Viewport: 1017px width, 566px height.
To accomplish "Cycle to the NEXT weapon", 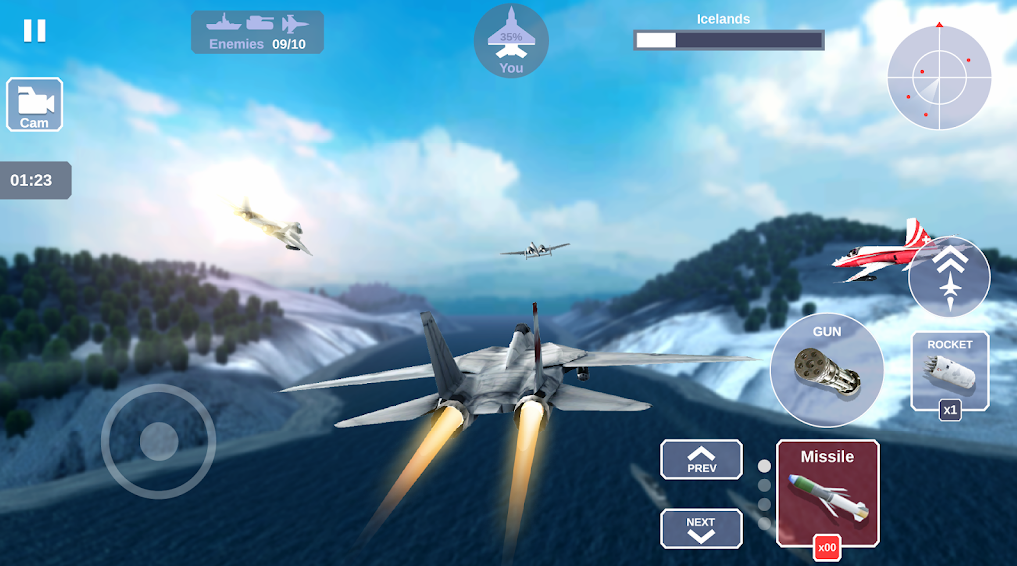I will [701, 528].
